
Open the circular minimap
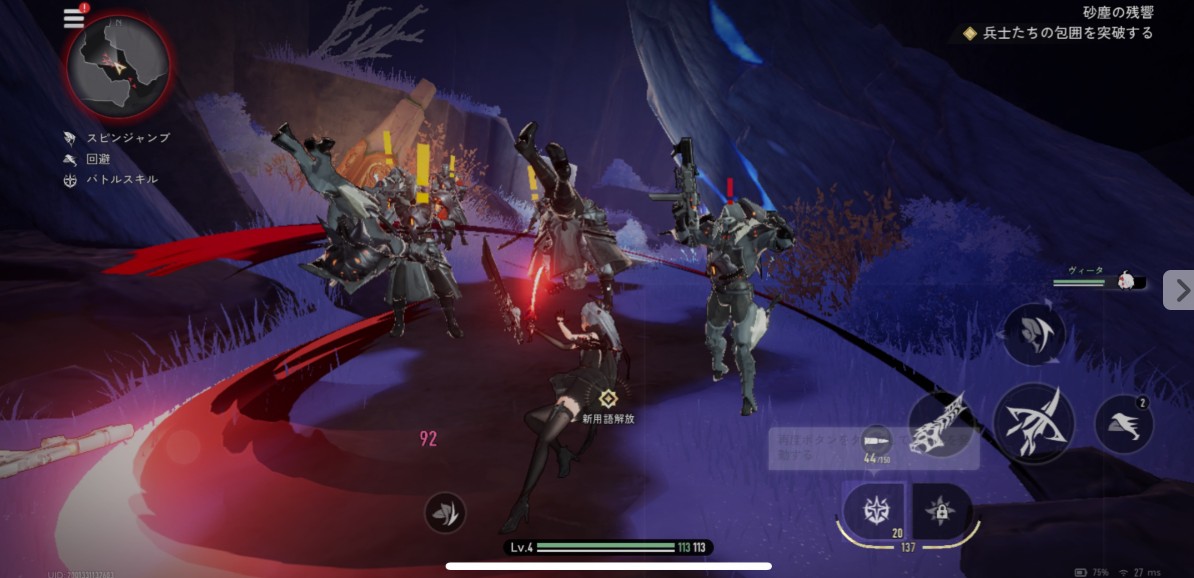118,67
